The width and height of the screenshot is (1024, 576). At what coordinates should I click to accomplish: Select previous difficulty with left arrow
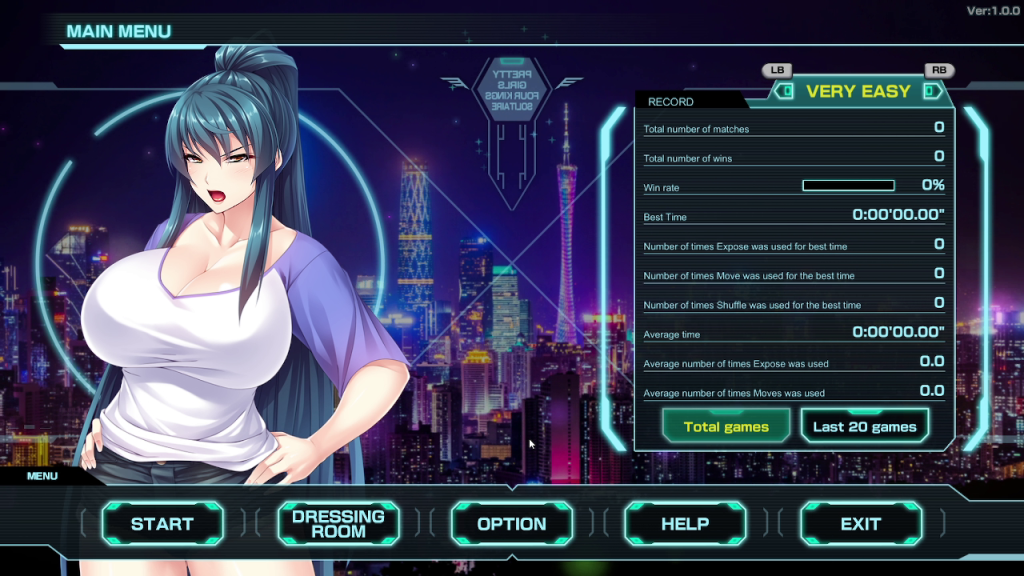786,91
